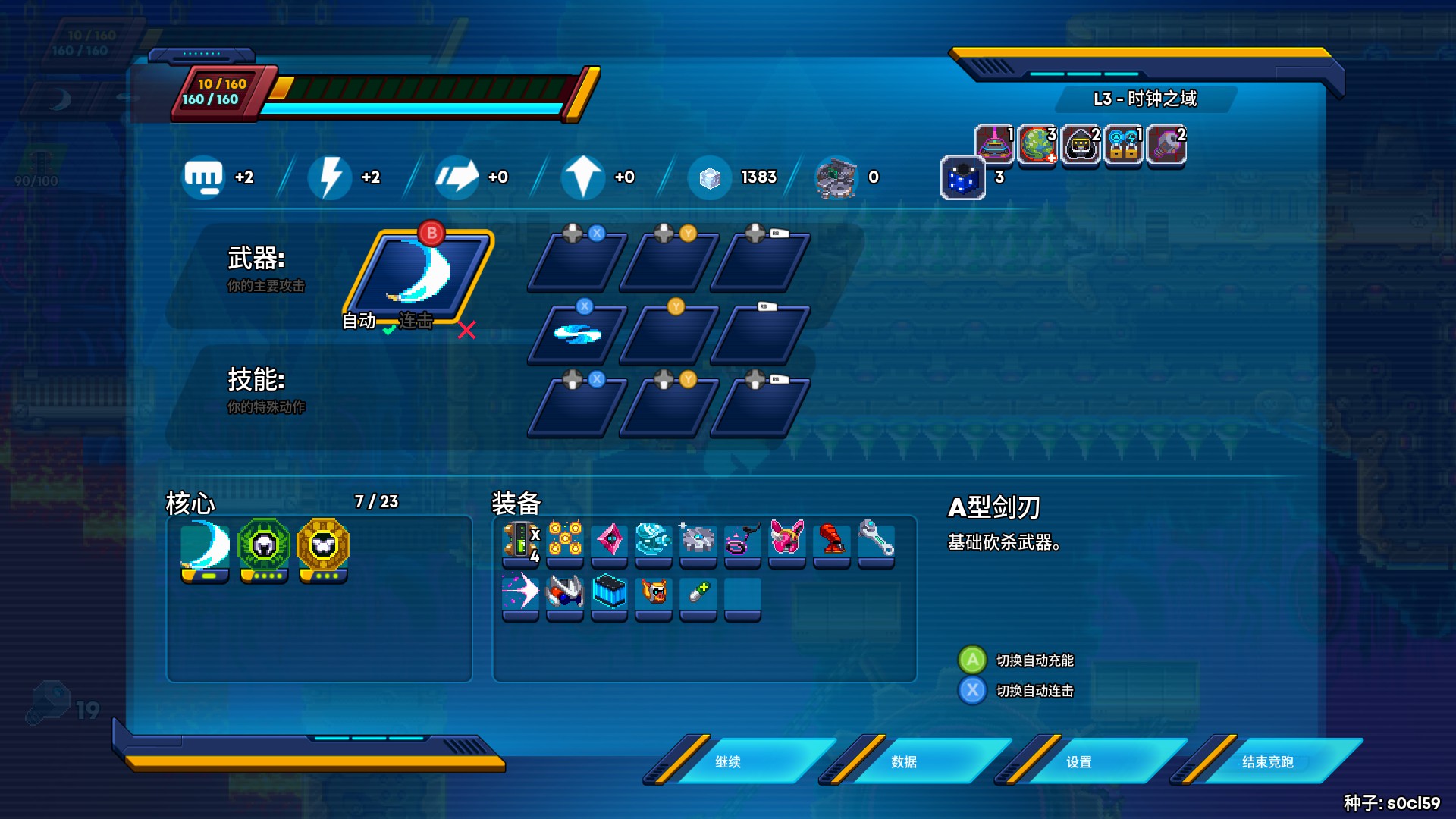1456x819 pixels.
Task: Pick the pink diamond equipment item
Action: point(610,541)
